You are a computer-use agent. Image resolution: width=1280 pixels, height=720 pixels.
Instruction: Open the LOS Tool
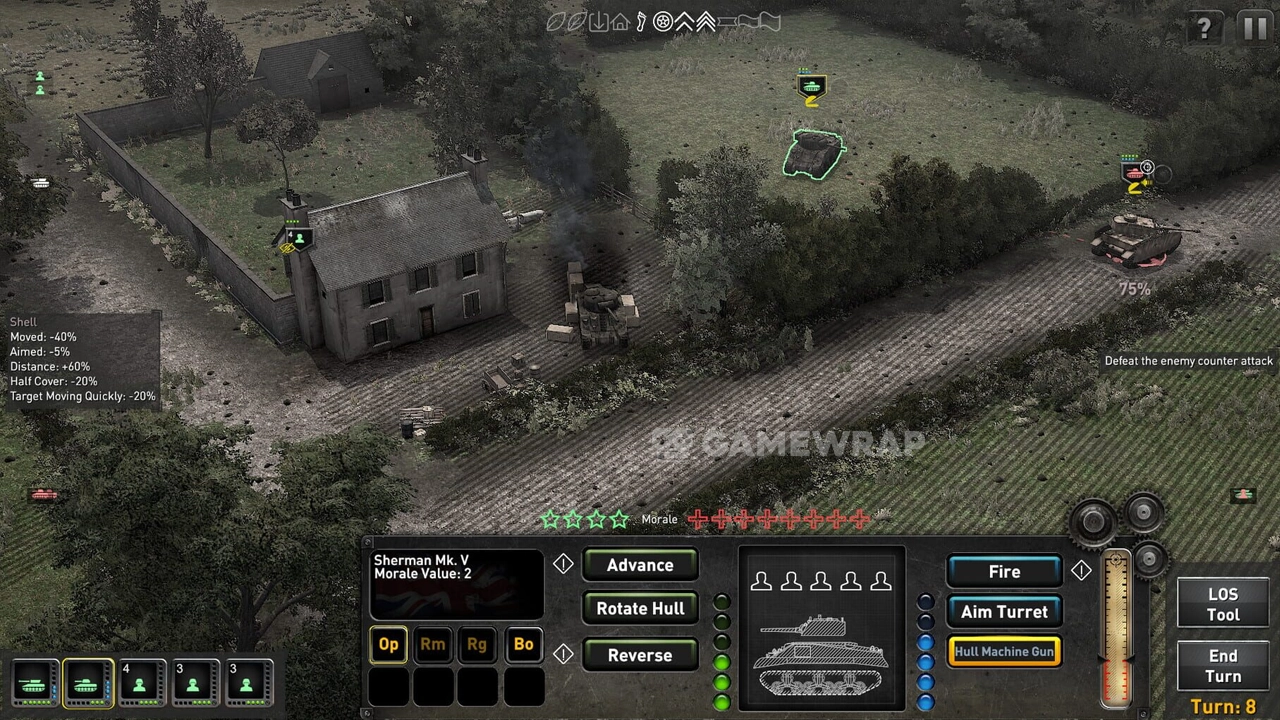(x=1222, y=605)
